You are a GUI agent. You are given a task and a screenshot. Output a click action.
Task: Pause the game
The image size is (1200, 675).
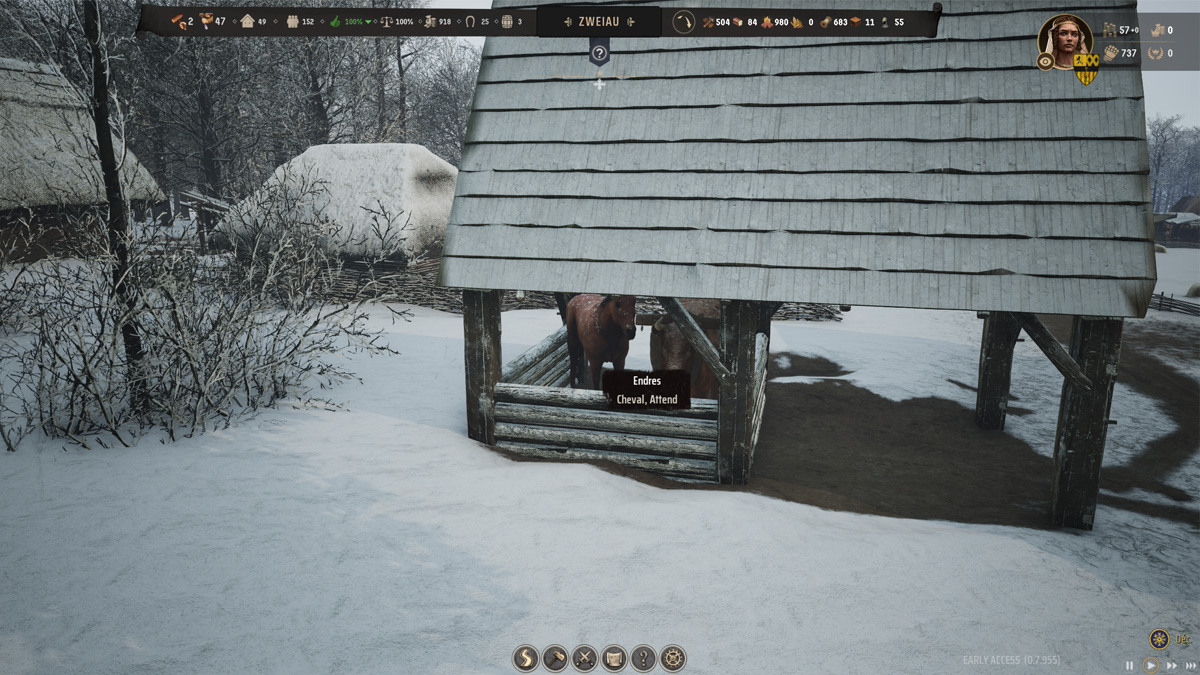(x=1130, y=665)
